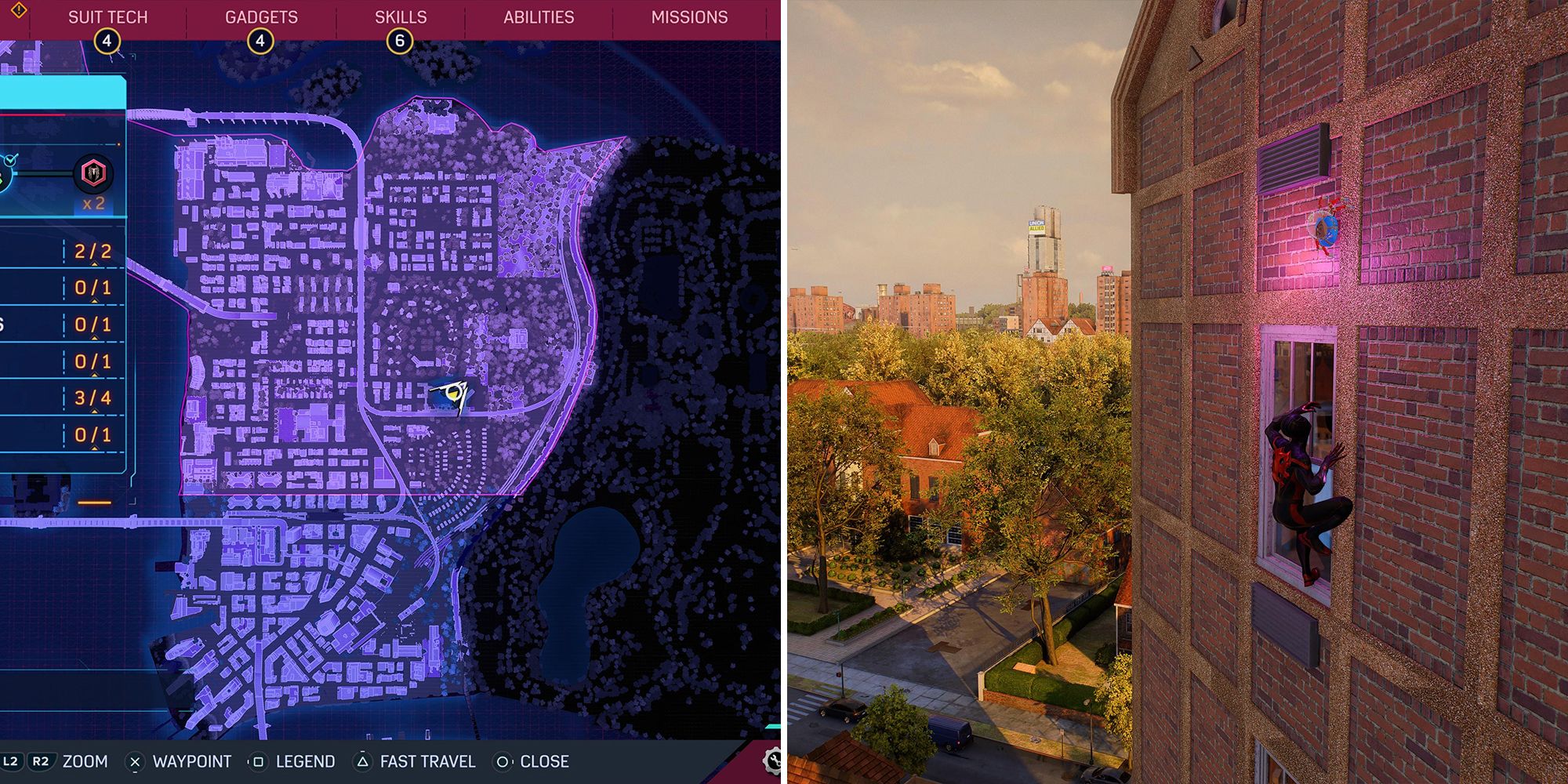Expand the arrow below the 2/2 entry

coord(94,263)
